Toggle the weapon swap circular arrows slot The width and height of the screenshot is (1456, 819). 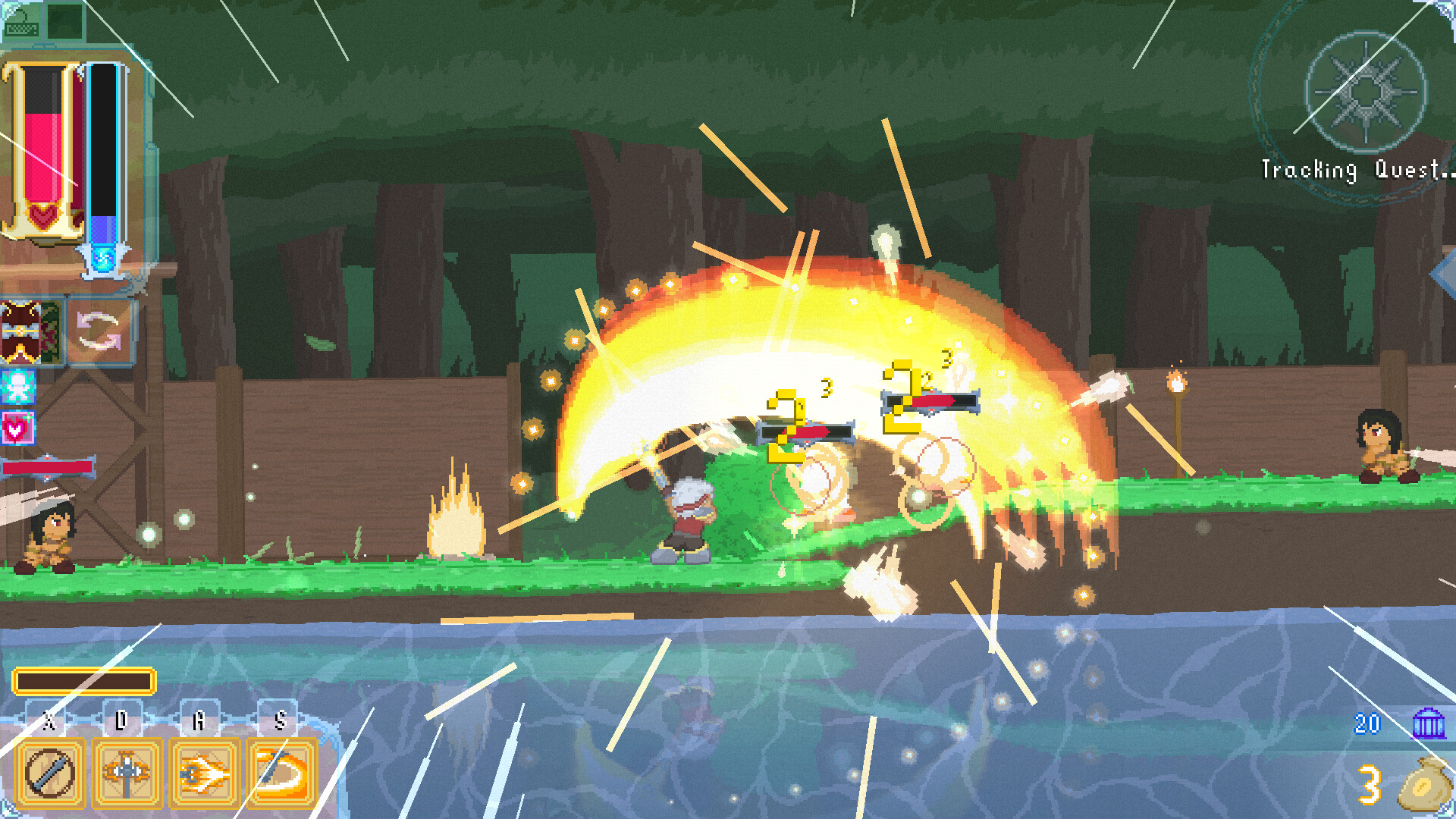pos(99,332)
